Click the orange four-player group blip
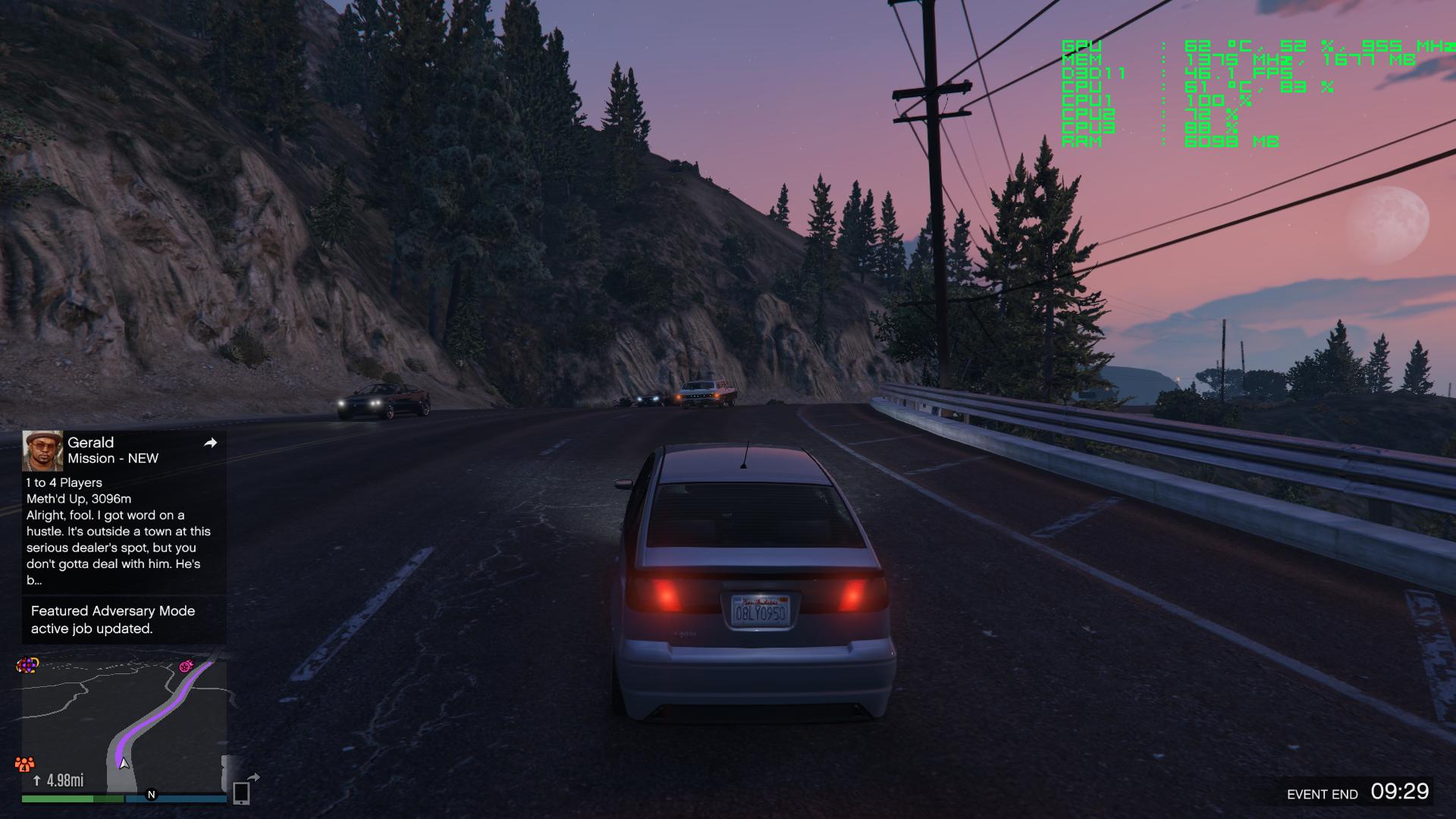This screenshot has height=819, width=1456. pyautogui.click(x=25, y=763)
